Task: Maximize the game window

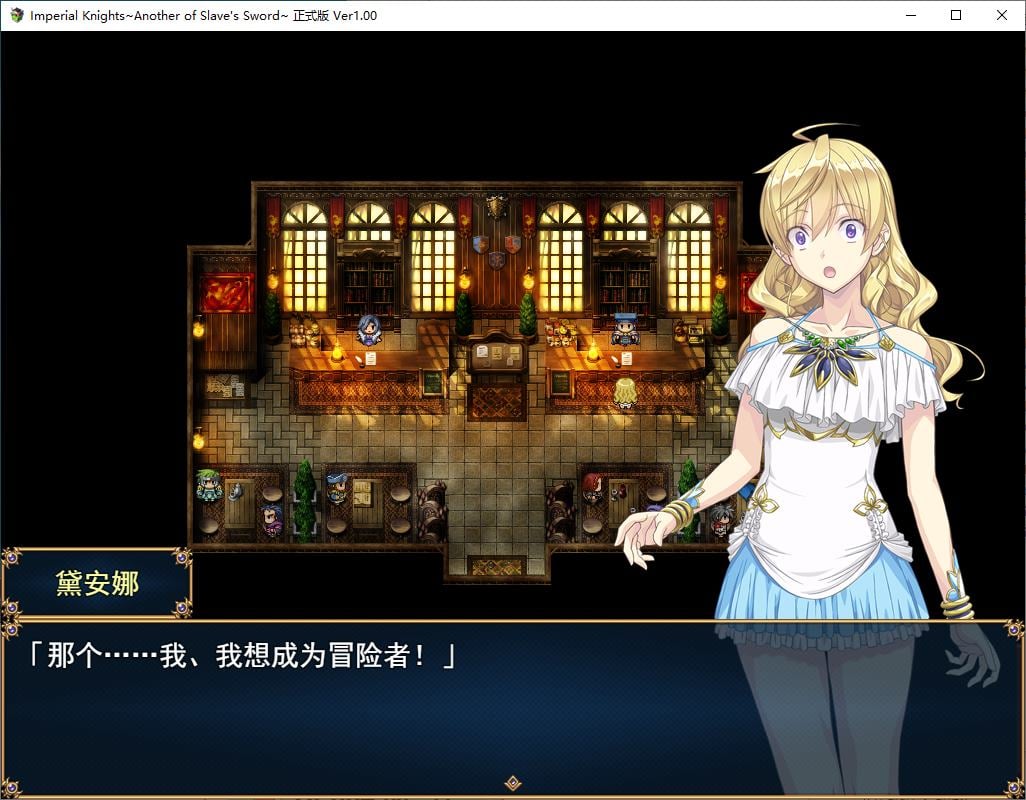Action: (x=956, y=15)
